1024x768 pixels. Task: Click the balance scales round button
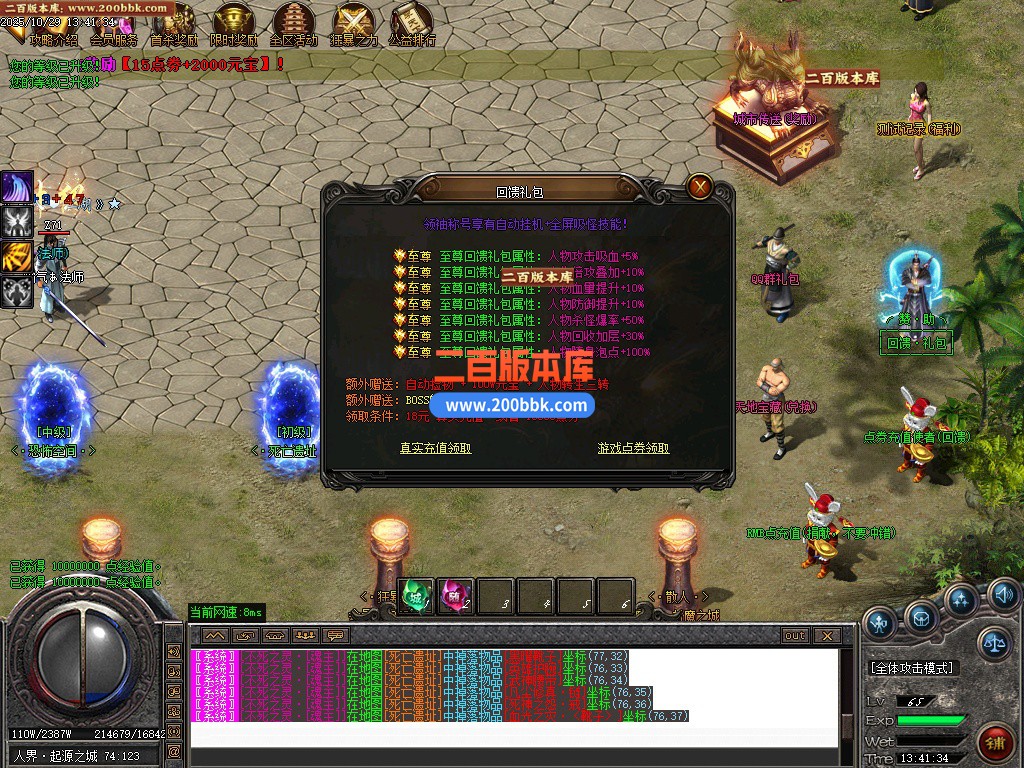point(992,640)
